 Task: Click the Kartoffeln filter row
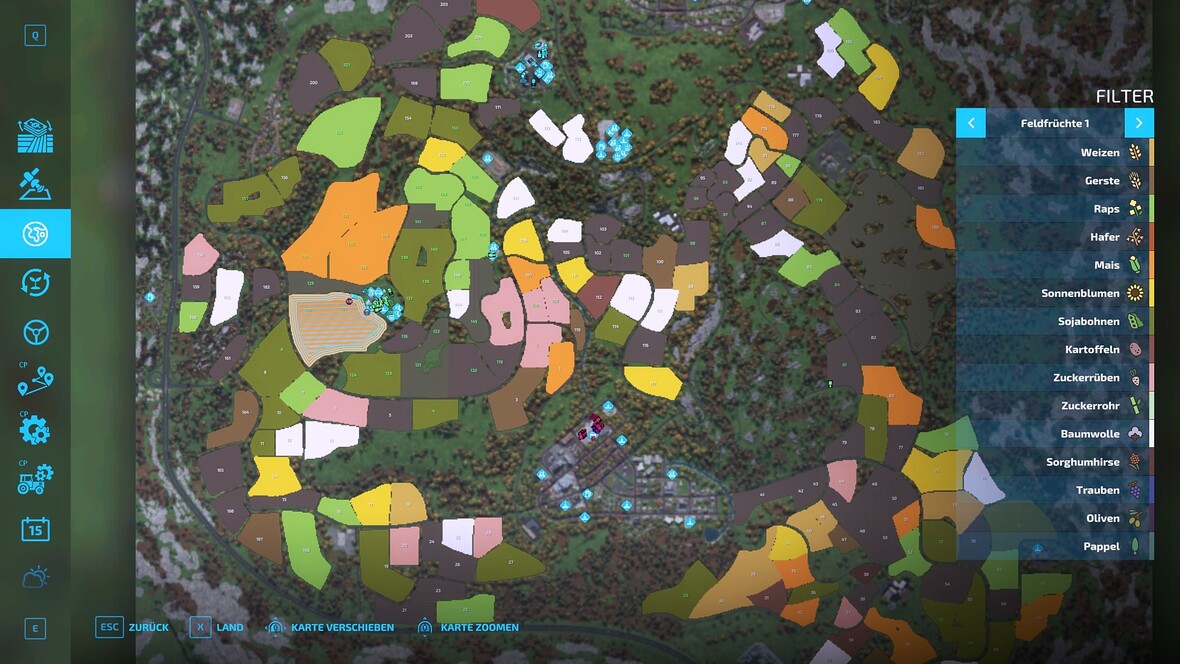click(x=1054, y=350)
